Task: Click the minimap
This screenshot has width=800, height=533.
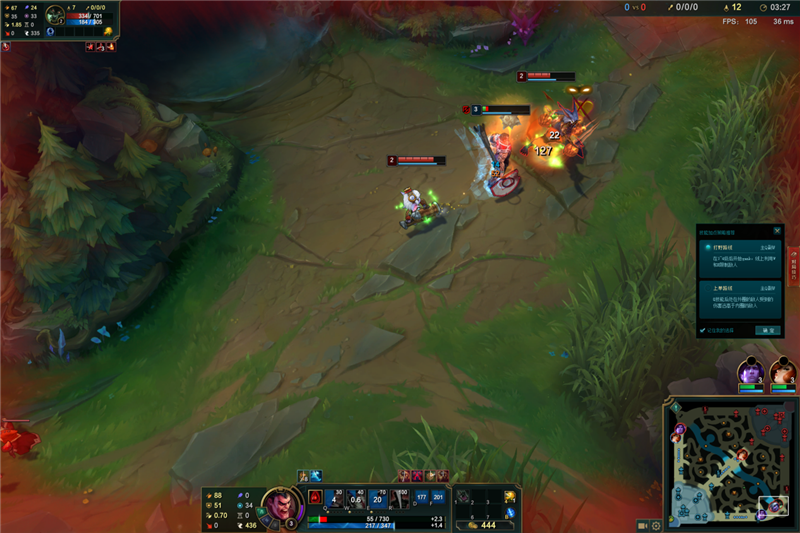Action: pos(732,459)
